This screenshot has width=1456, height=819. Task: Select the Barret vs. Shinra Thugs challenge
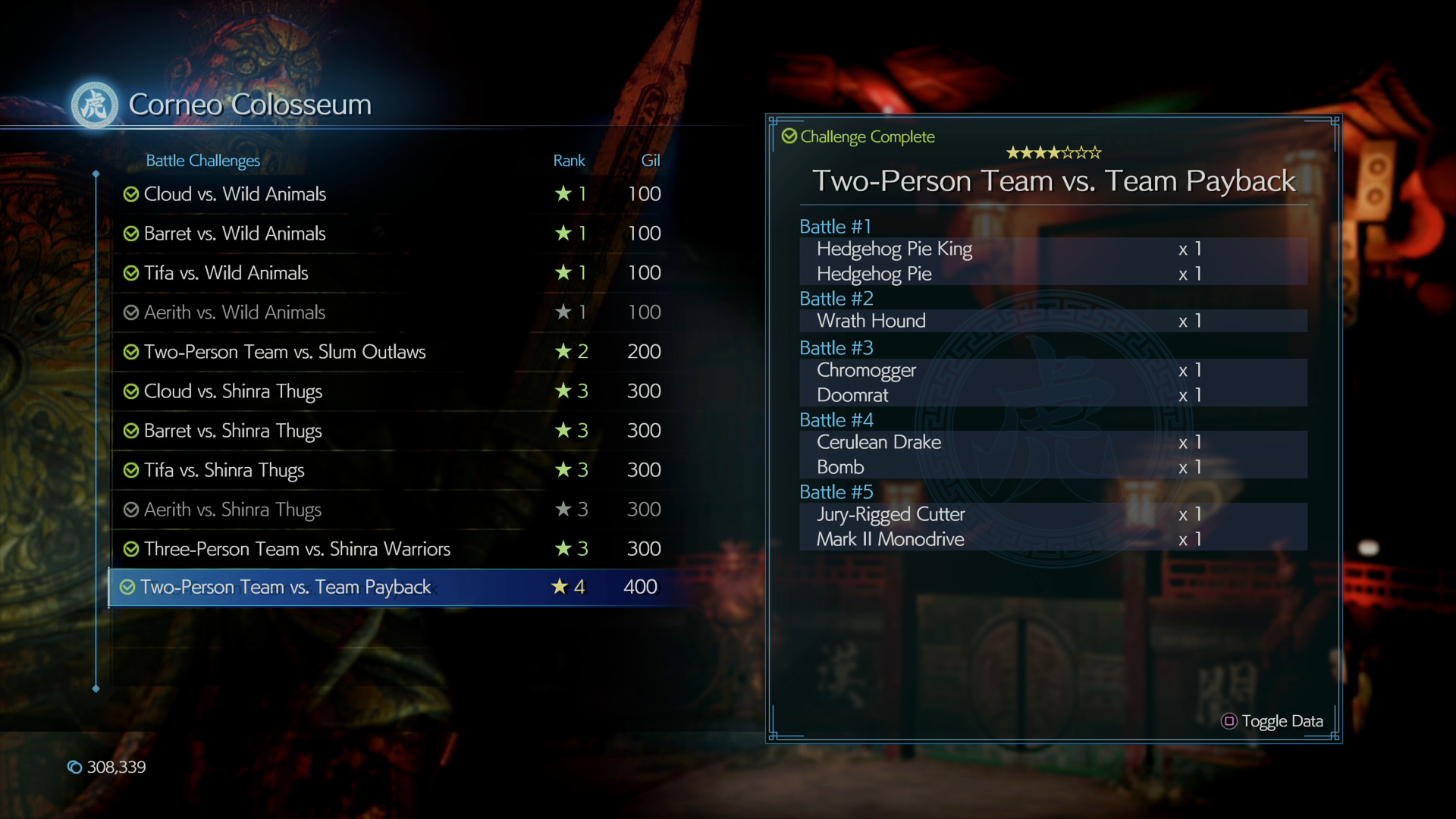tap(233, 431)
